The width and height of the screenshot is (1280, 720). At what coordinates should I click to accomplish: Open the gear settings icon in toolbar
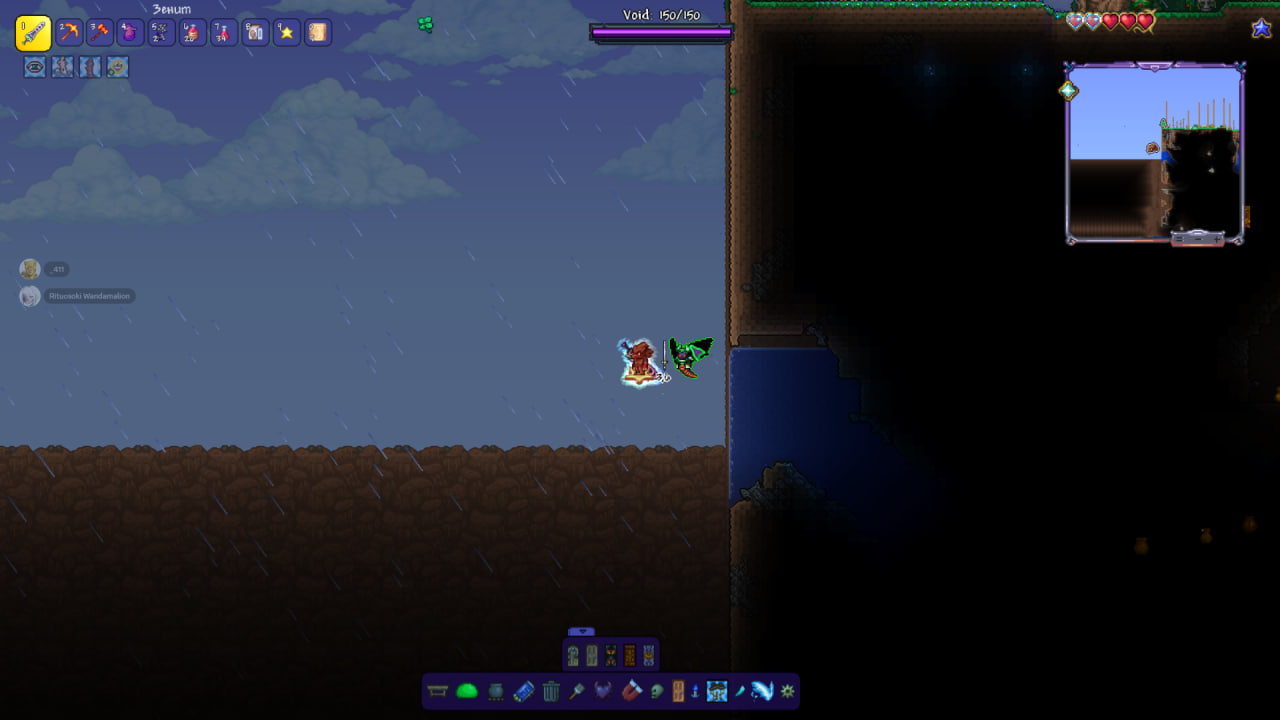788,691
